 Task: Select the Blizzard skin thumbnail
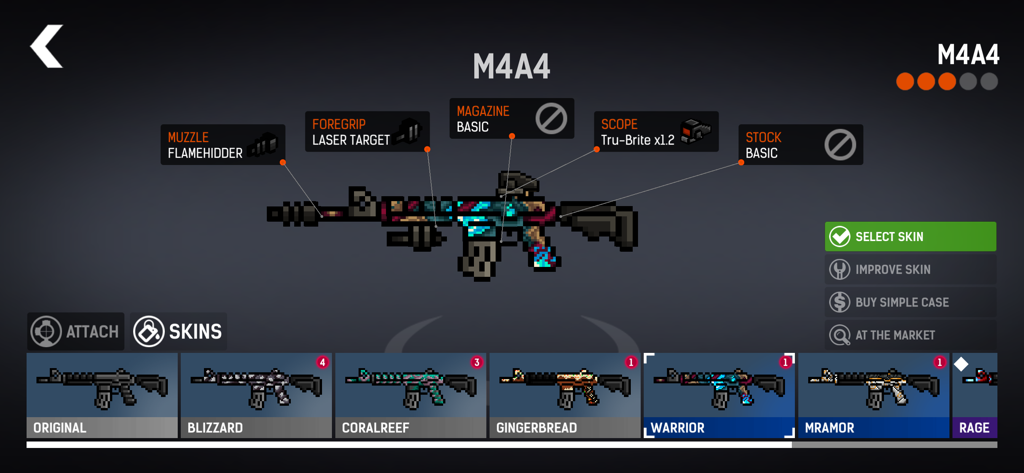[x=256, y=395]
